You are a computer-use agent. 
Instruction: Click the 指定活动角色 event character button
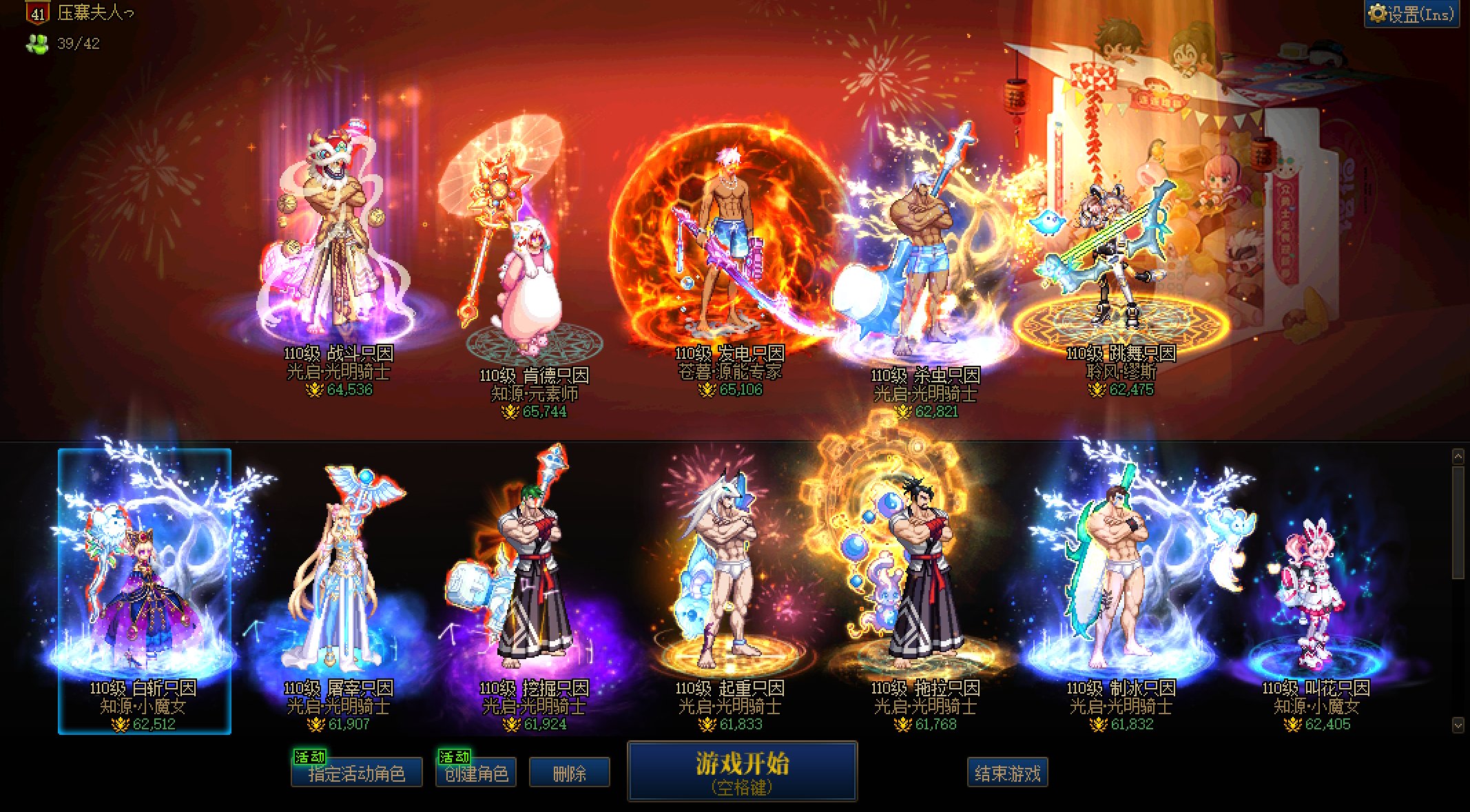tap(358, 773)
